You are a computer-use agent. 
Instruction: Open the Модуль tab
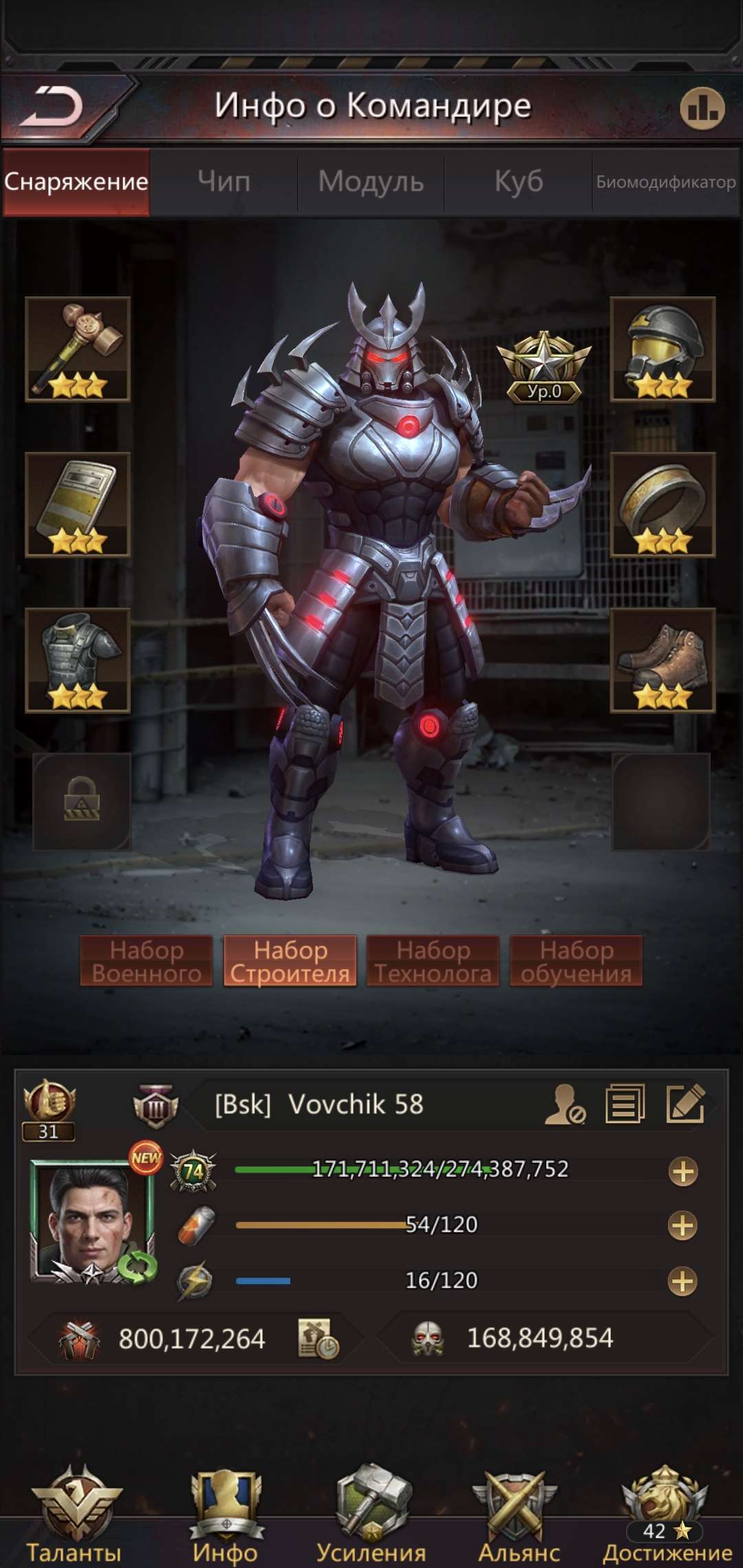pos(371,182)
